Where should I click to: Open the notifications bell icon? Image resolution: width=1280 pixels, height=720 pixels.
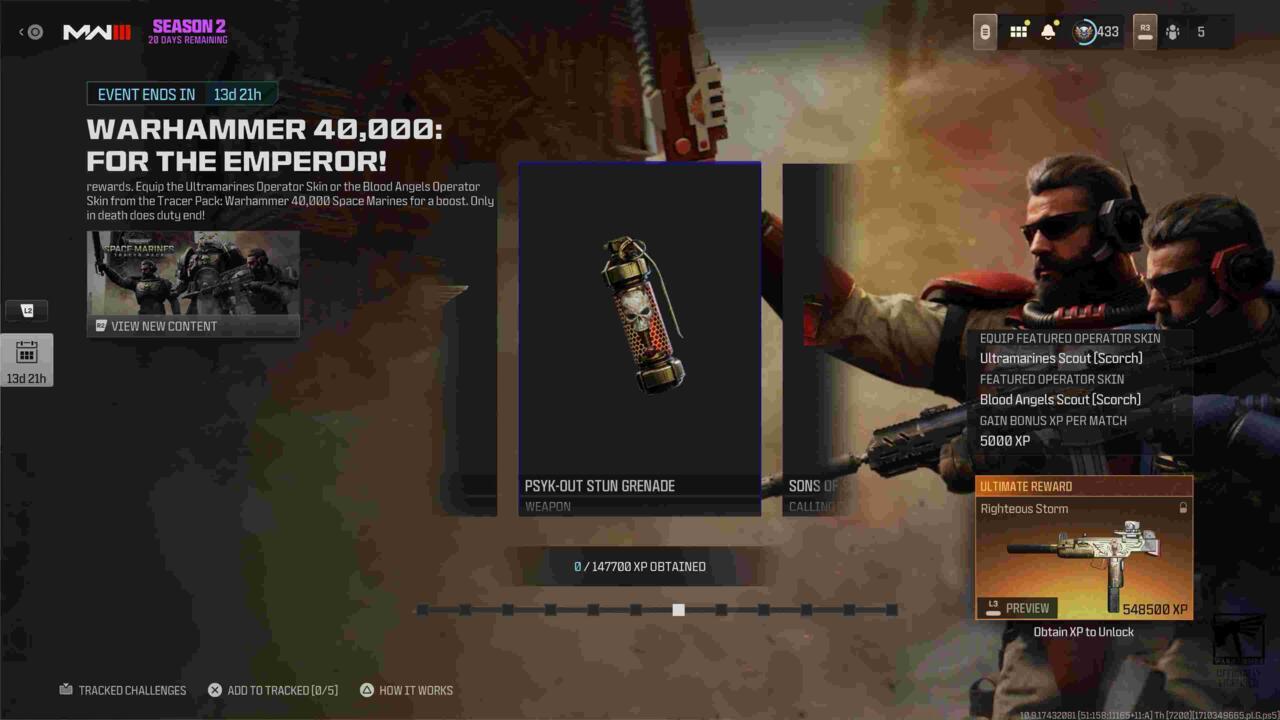coord(1046,31)
